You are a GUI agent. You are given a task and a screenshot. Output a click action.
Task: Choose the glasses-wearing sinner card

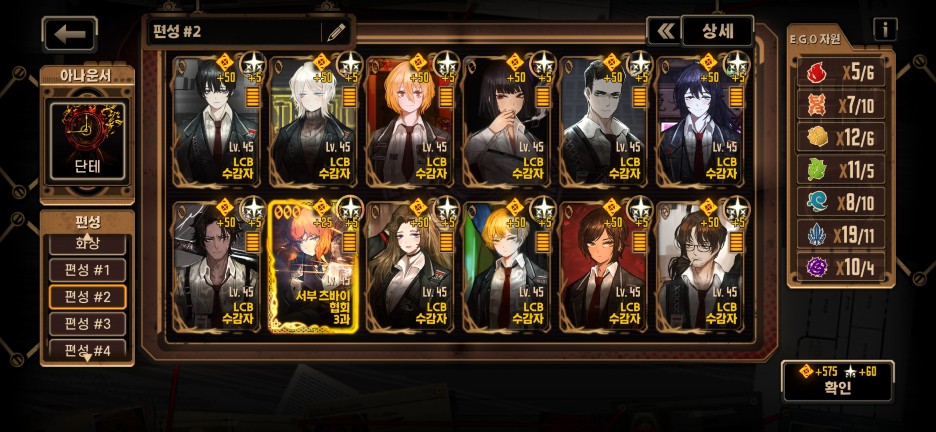[701, 266]
